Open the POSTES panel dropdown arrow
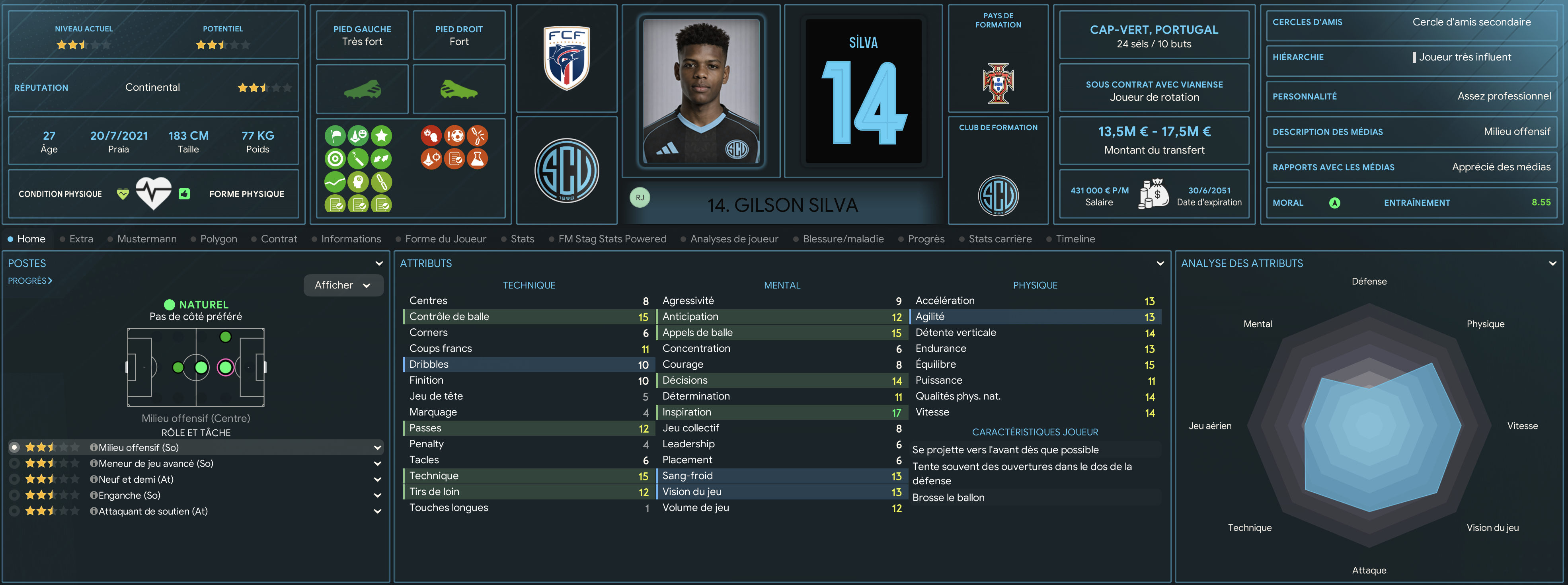 (379, 263)
